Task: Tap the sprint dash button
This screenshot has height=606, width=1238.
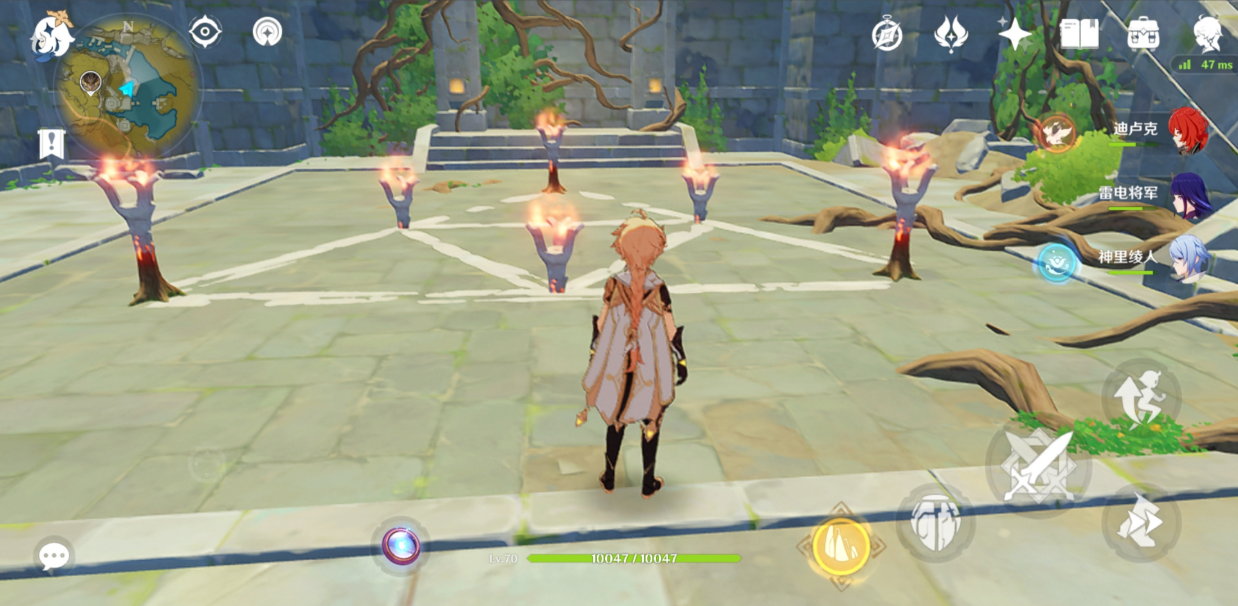Action: pyautogui.click(x=1141, y=523)
